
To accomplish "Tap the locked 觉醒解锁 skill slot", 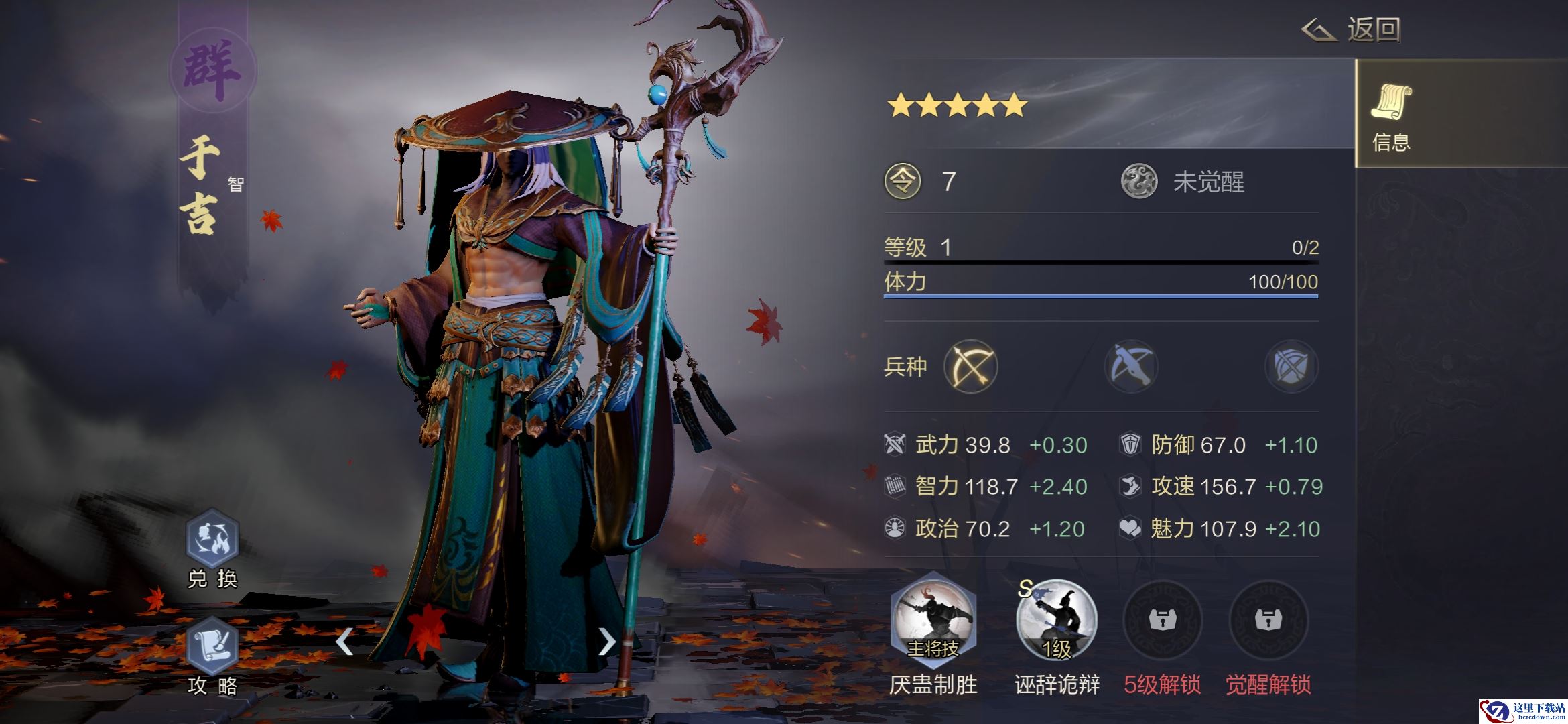I will (x=1268, y=620).
